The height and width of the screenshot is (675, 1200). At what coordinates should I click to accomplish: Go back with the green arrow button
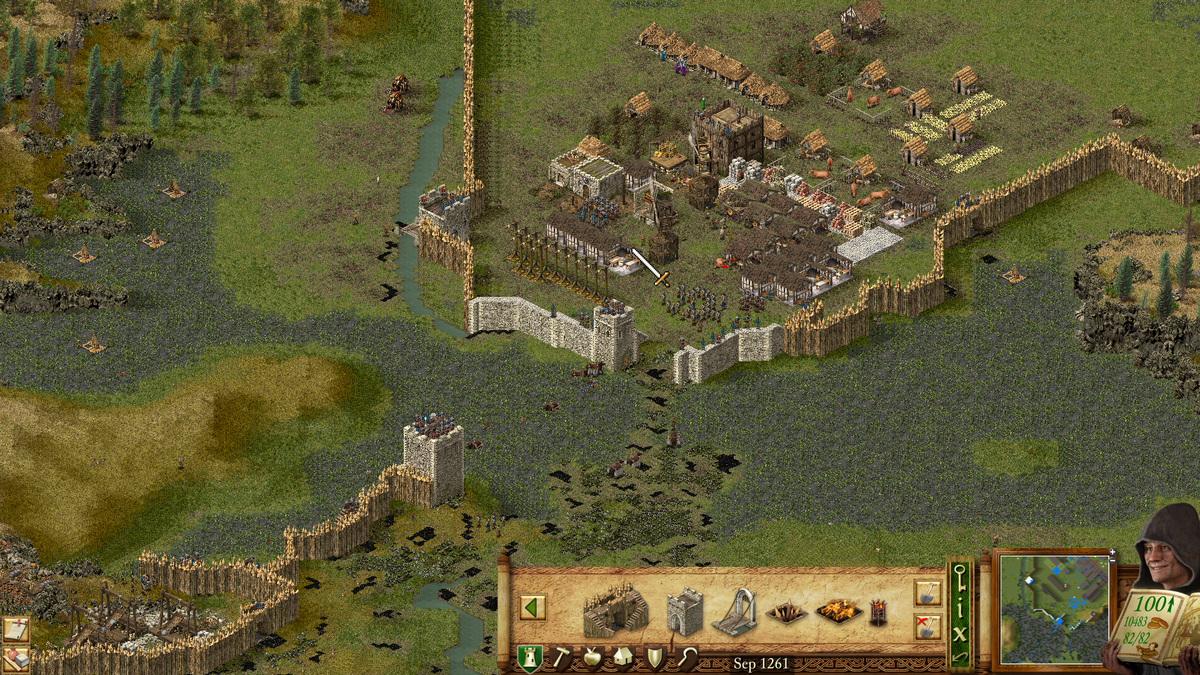tap(532, 607)
